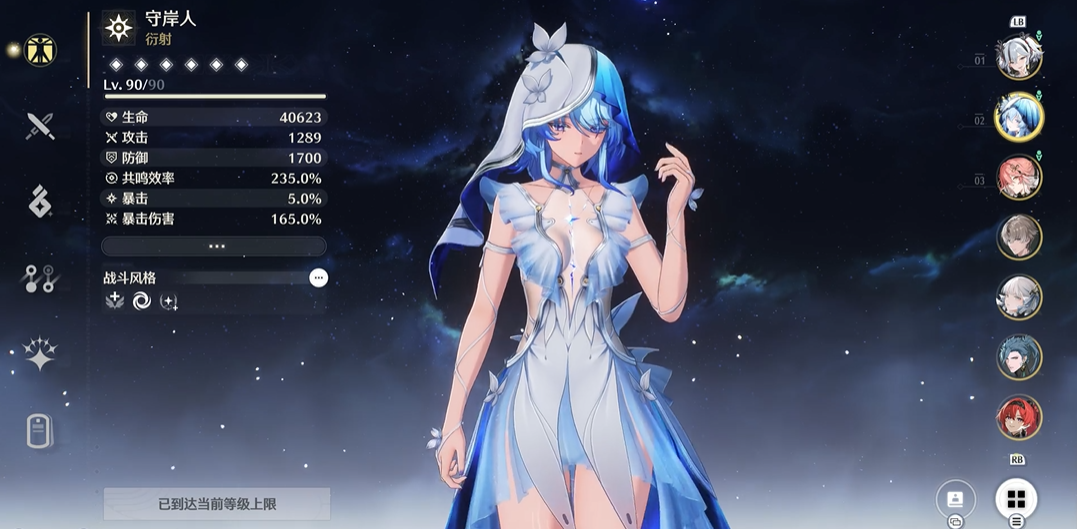The image size is (1077, 529).
Task: Select the Vitruvian figure overview tab
Action: point(40,49)
